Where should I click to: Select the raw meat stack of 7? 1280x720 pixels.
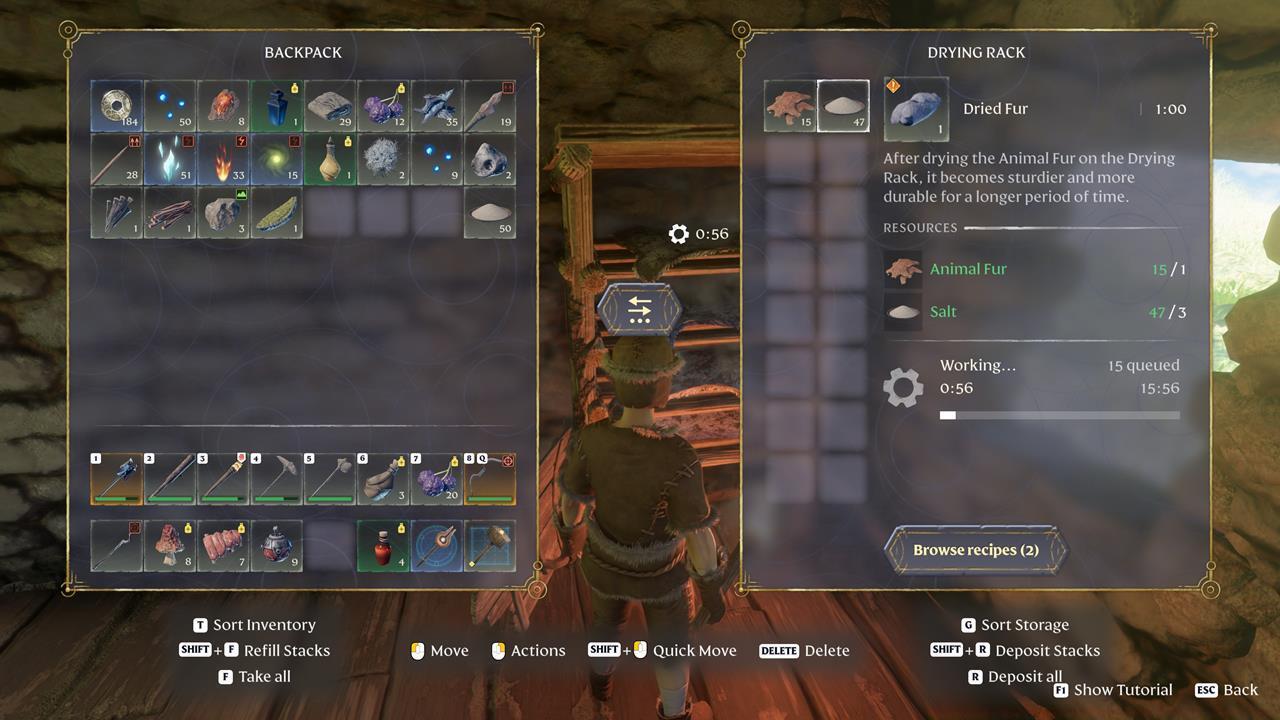pyautogui.click(x=223, y=546)
